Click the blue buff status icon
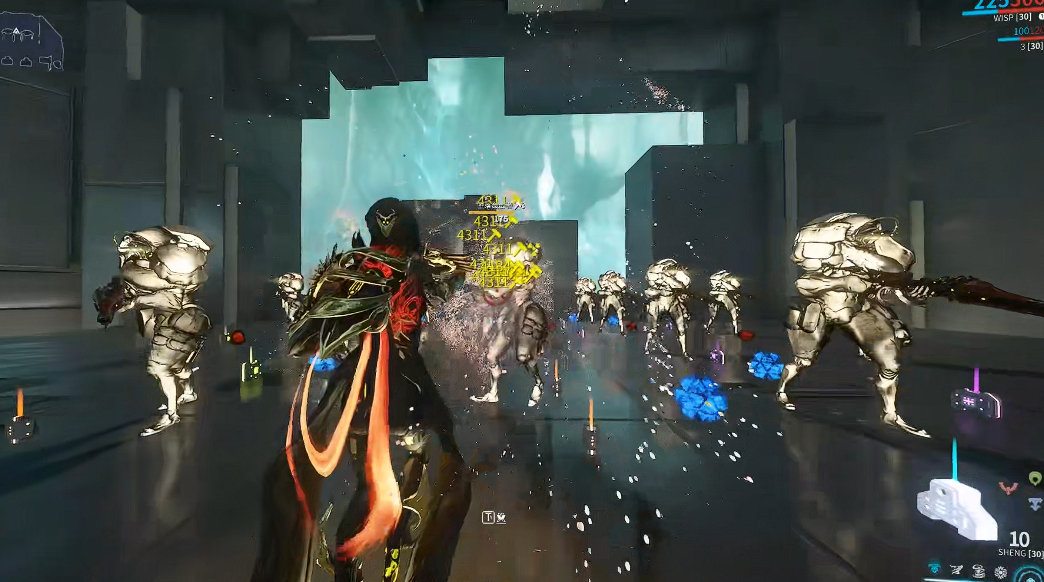Image resolution: width=1044 pixels, height=582 pixels. (1035, 504)
